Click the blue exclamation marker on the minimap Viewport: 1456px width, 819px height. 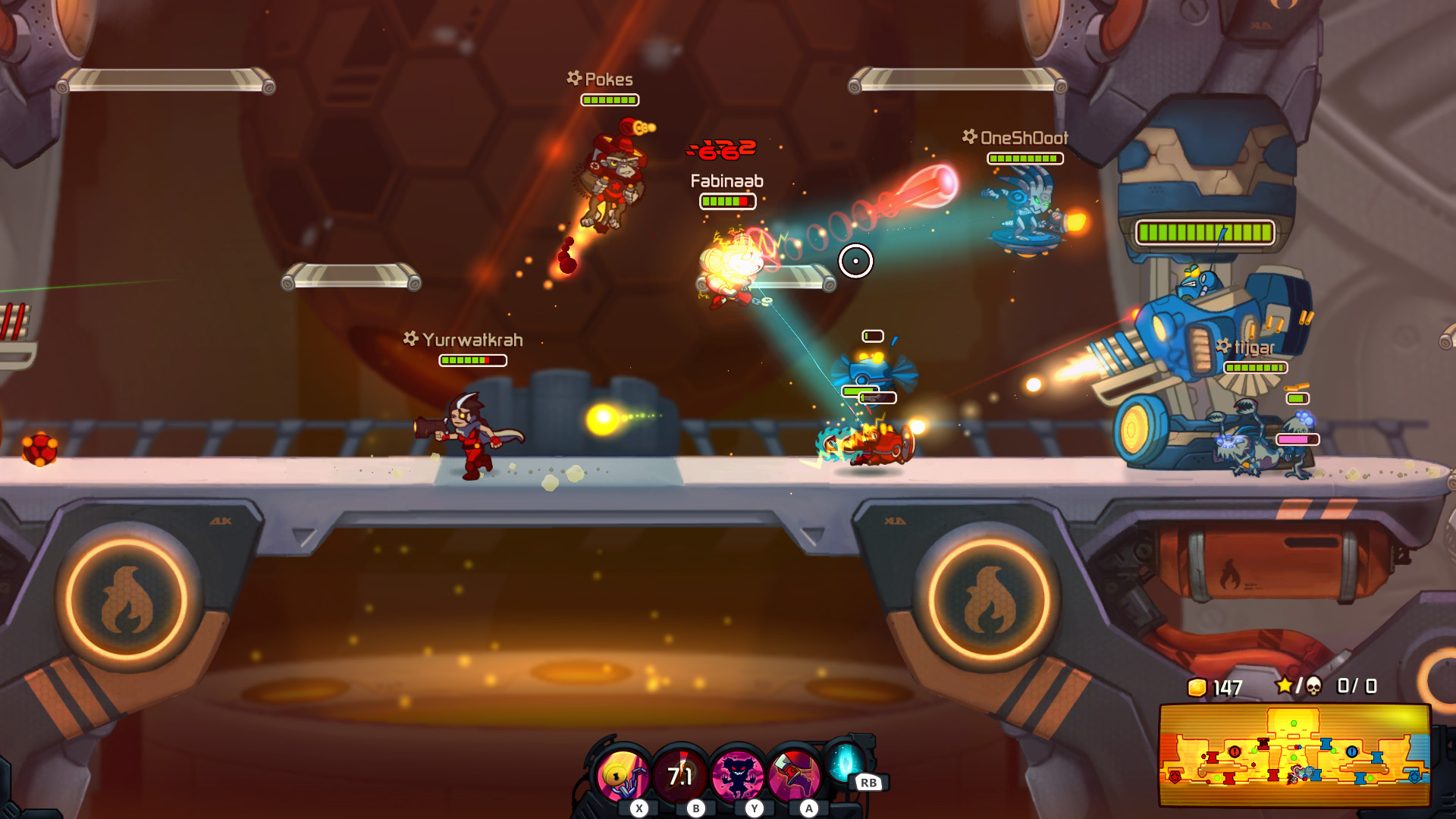coord(1352,752)
